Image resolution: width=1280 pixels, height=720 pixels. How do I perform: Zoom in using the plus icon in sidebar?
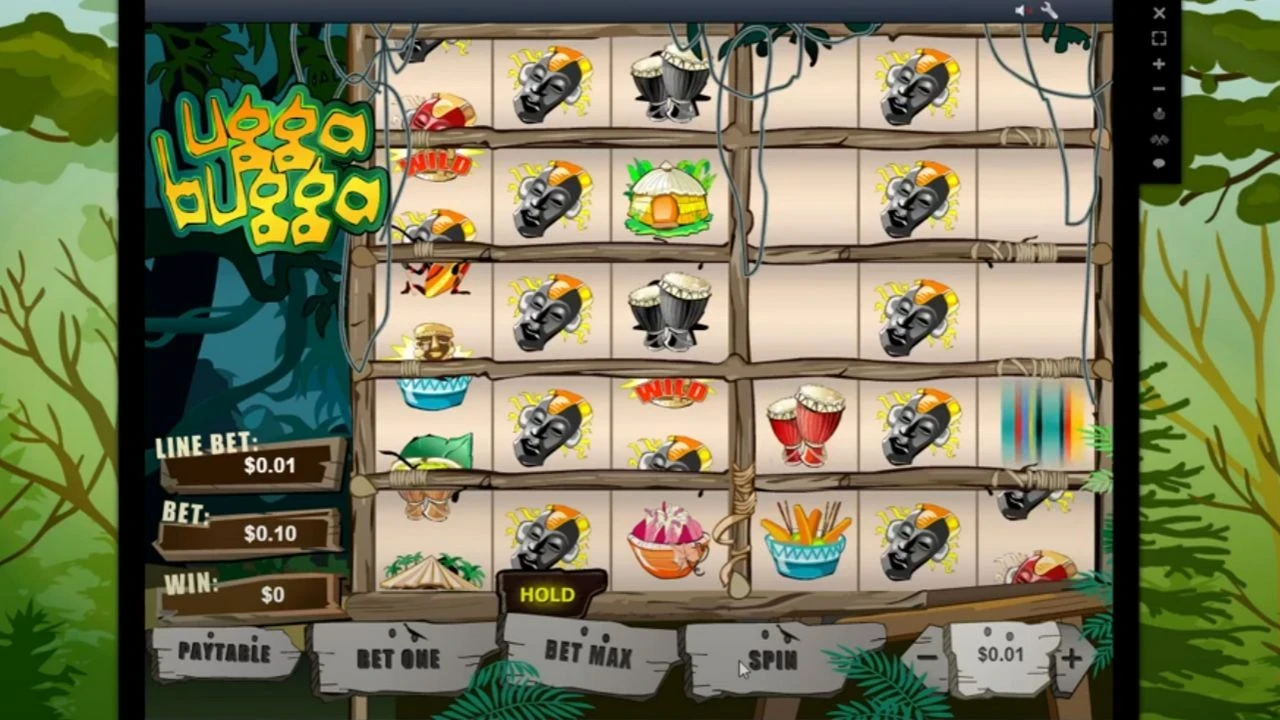[x=1158, y=64]
